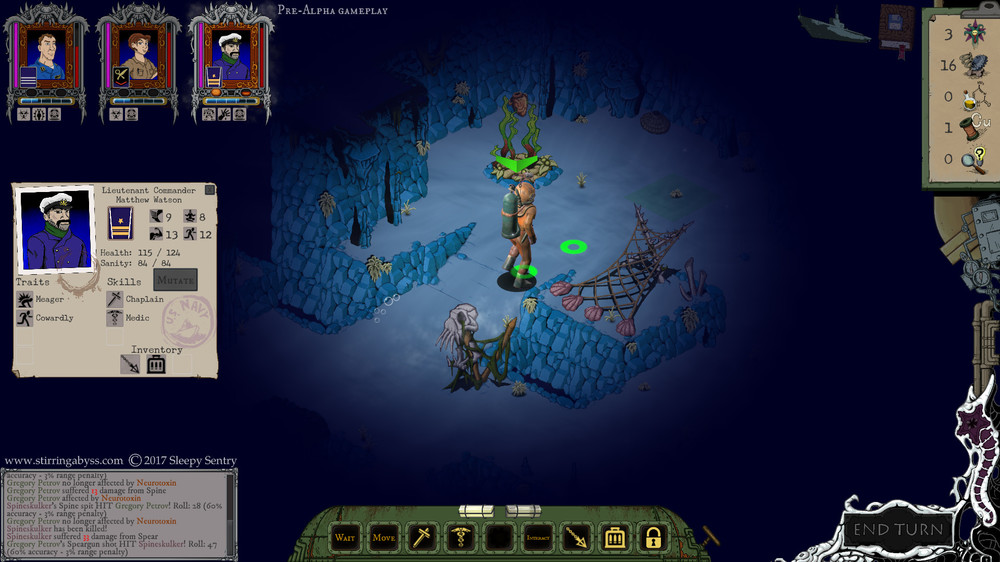Select the Move action

(x=384, y=538)
